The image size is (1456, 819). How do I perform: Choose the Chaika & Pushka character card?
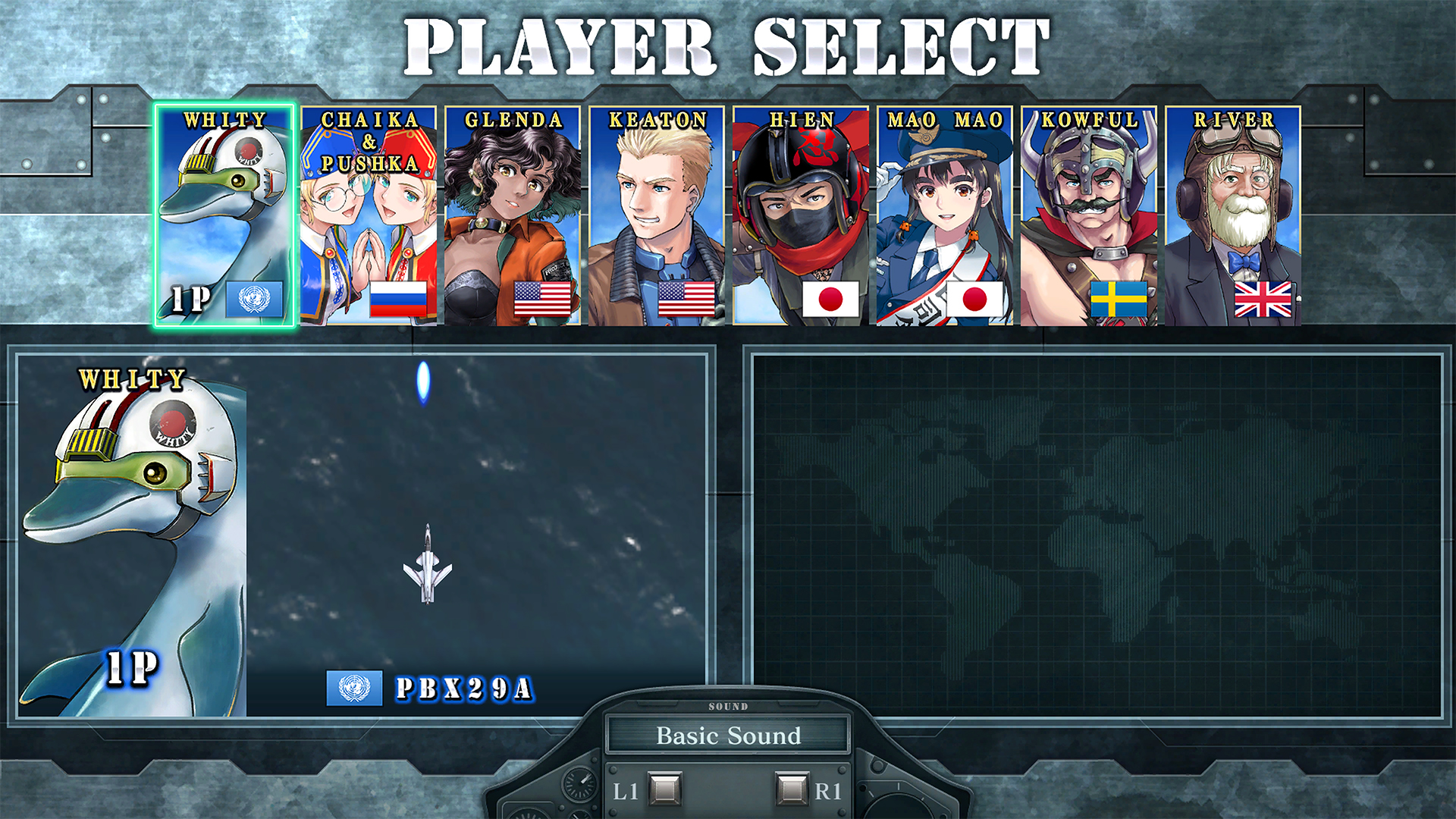click(369, 216)
